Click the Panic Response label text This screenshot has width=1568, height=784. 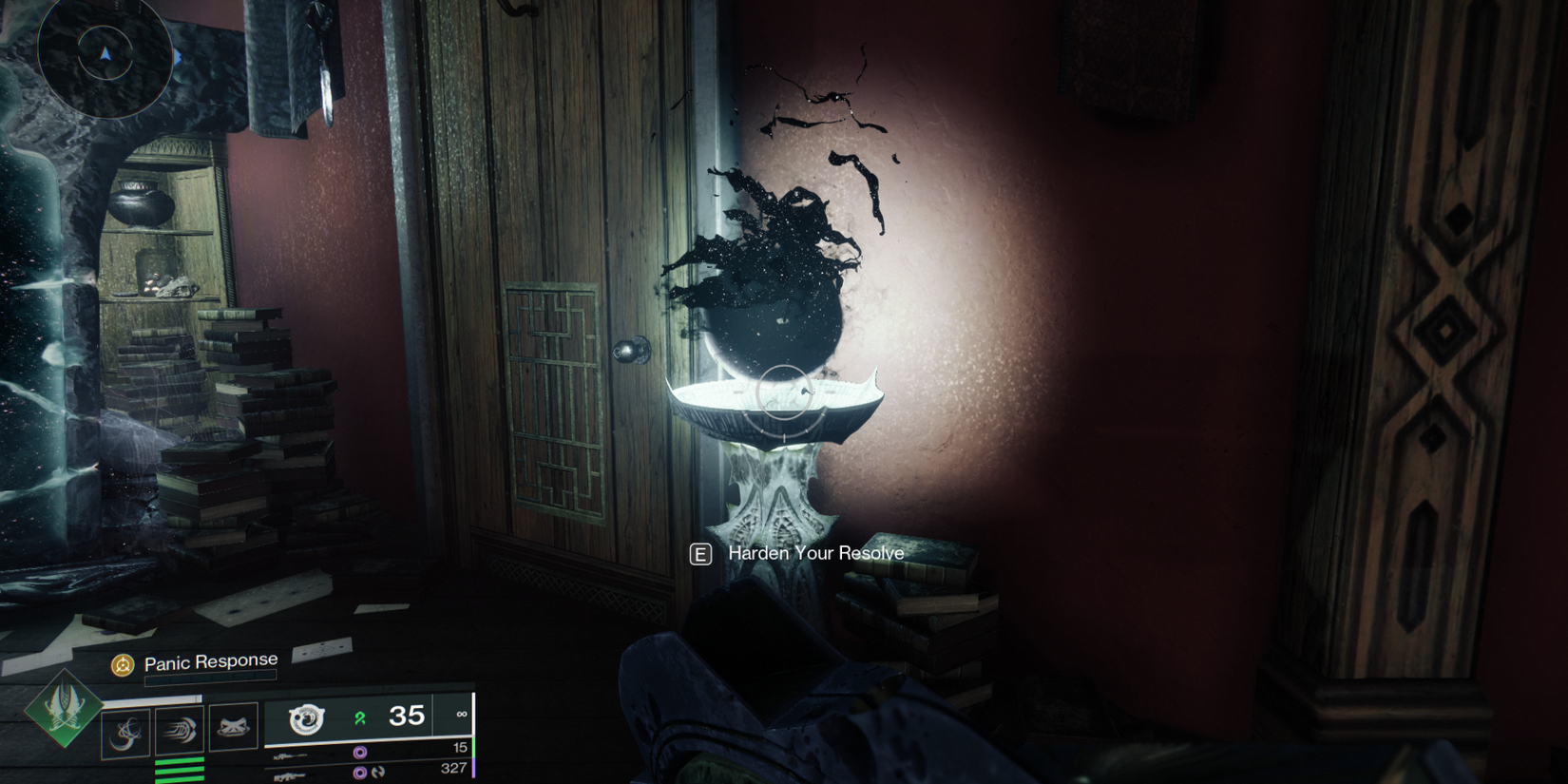(209, 660)
